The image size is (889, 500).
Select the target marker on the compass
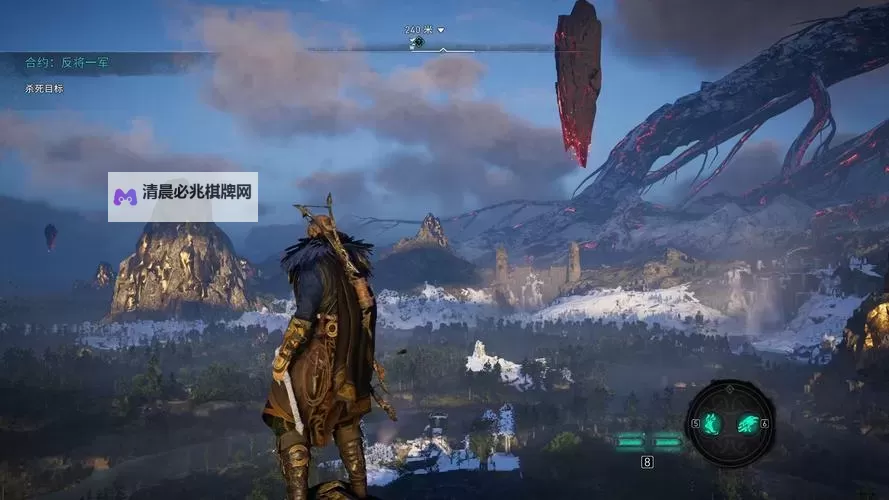pos(418,42)
